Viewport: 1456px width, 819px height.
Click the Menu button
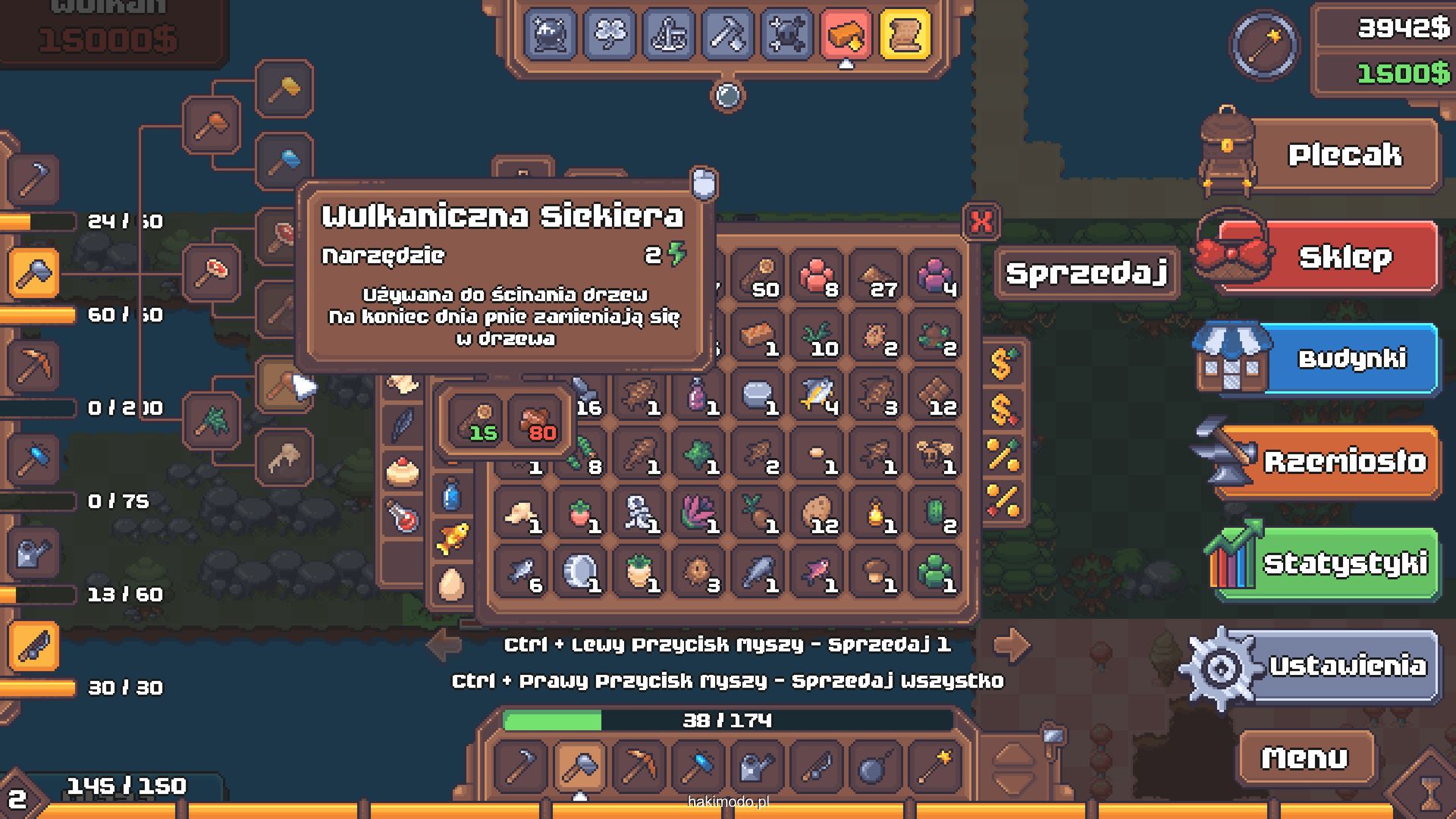tap(1304, 757)
